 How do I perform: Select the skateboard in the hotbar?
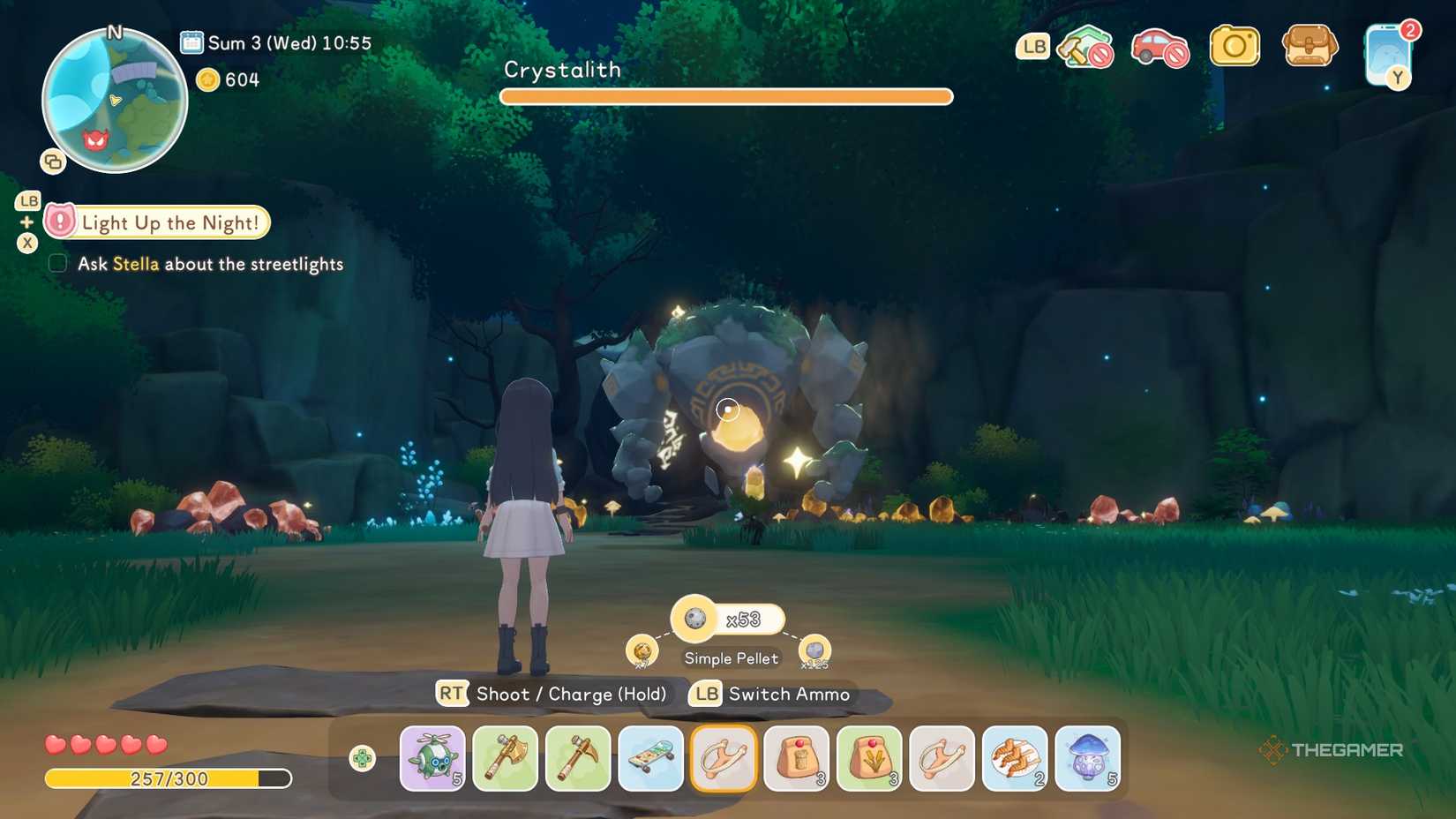click(650, 758)
